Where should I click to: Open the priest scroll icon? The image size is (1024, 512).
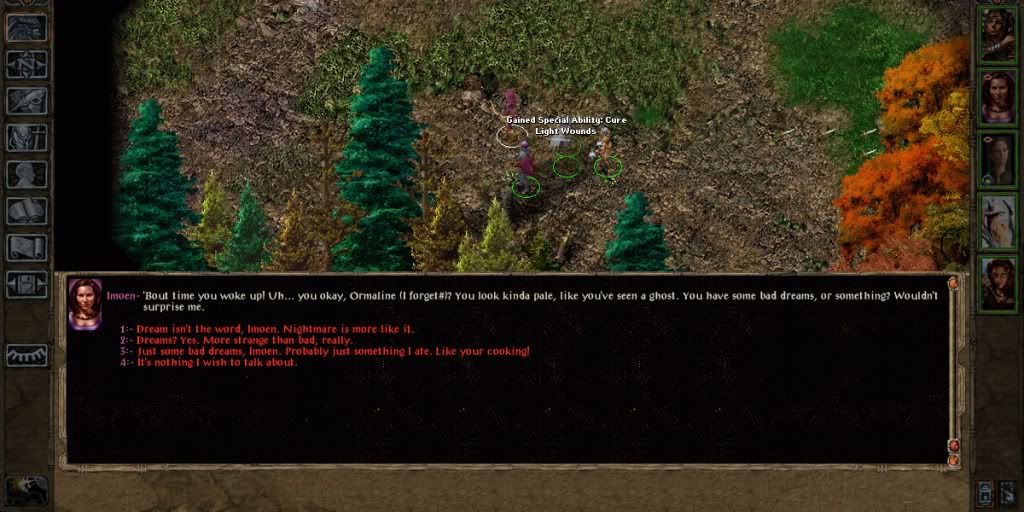tap(27, 247)
